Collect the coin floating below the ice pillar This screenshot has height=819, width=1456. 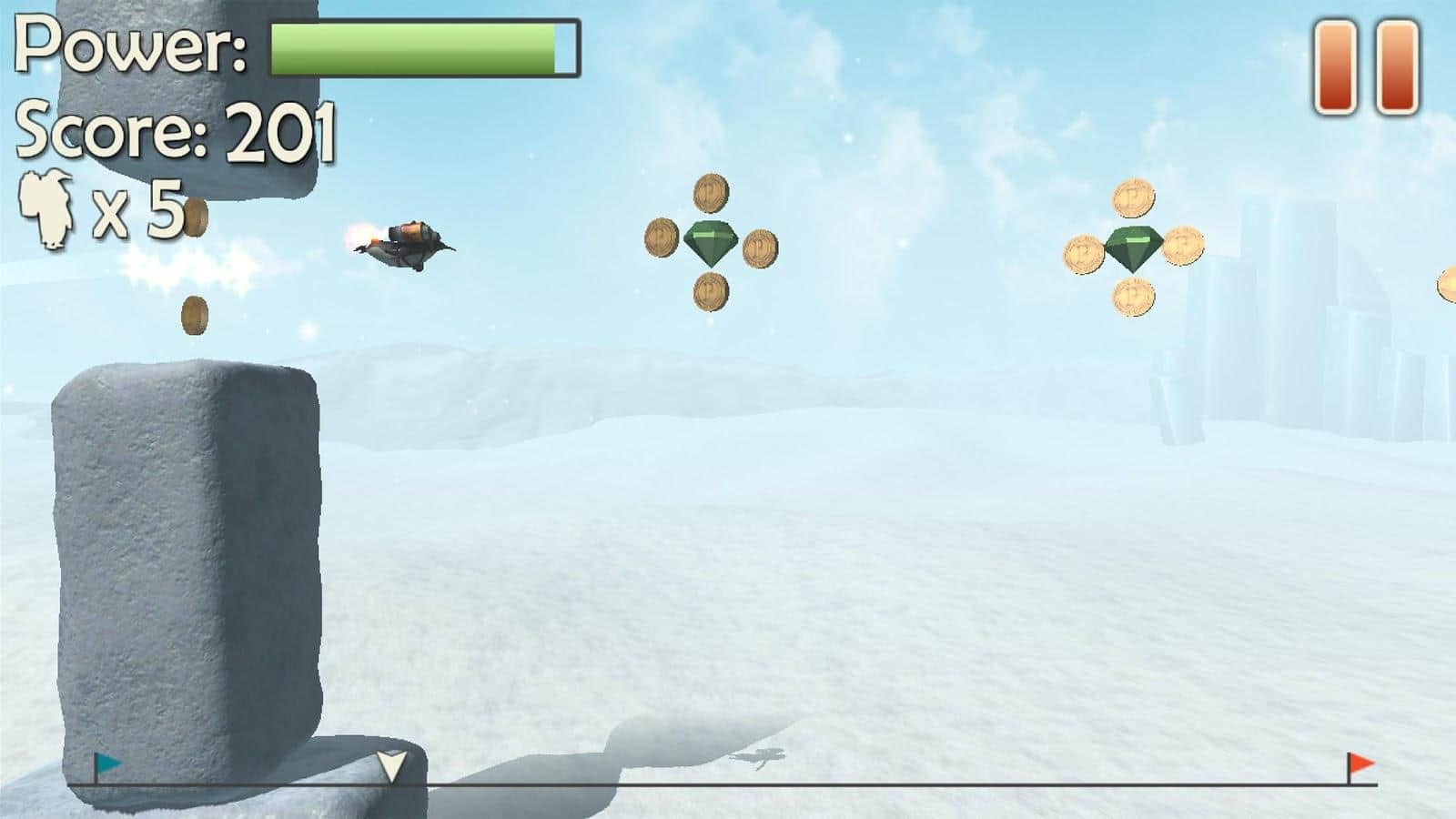pyautogui.click(x=194, y=315)
